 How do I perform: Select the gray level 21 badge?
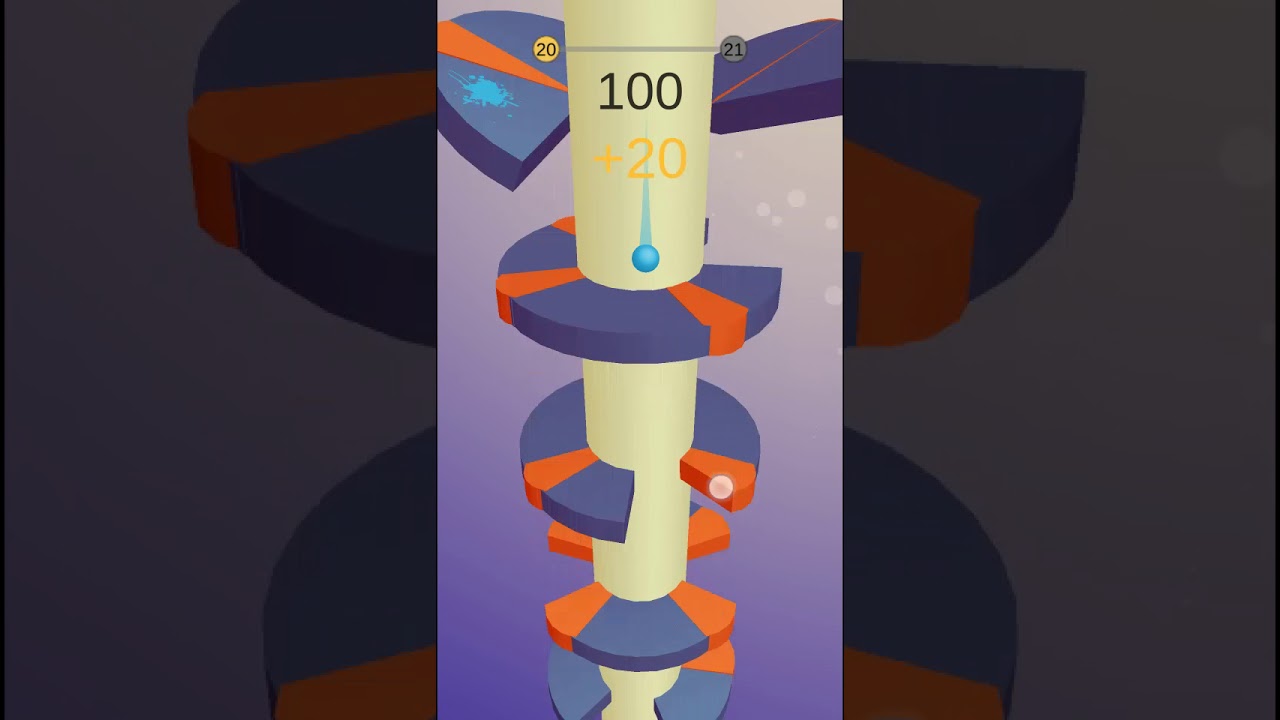tap(733, 48)
